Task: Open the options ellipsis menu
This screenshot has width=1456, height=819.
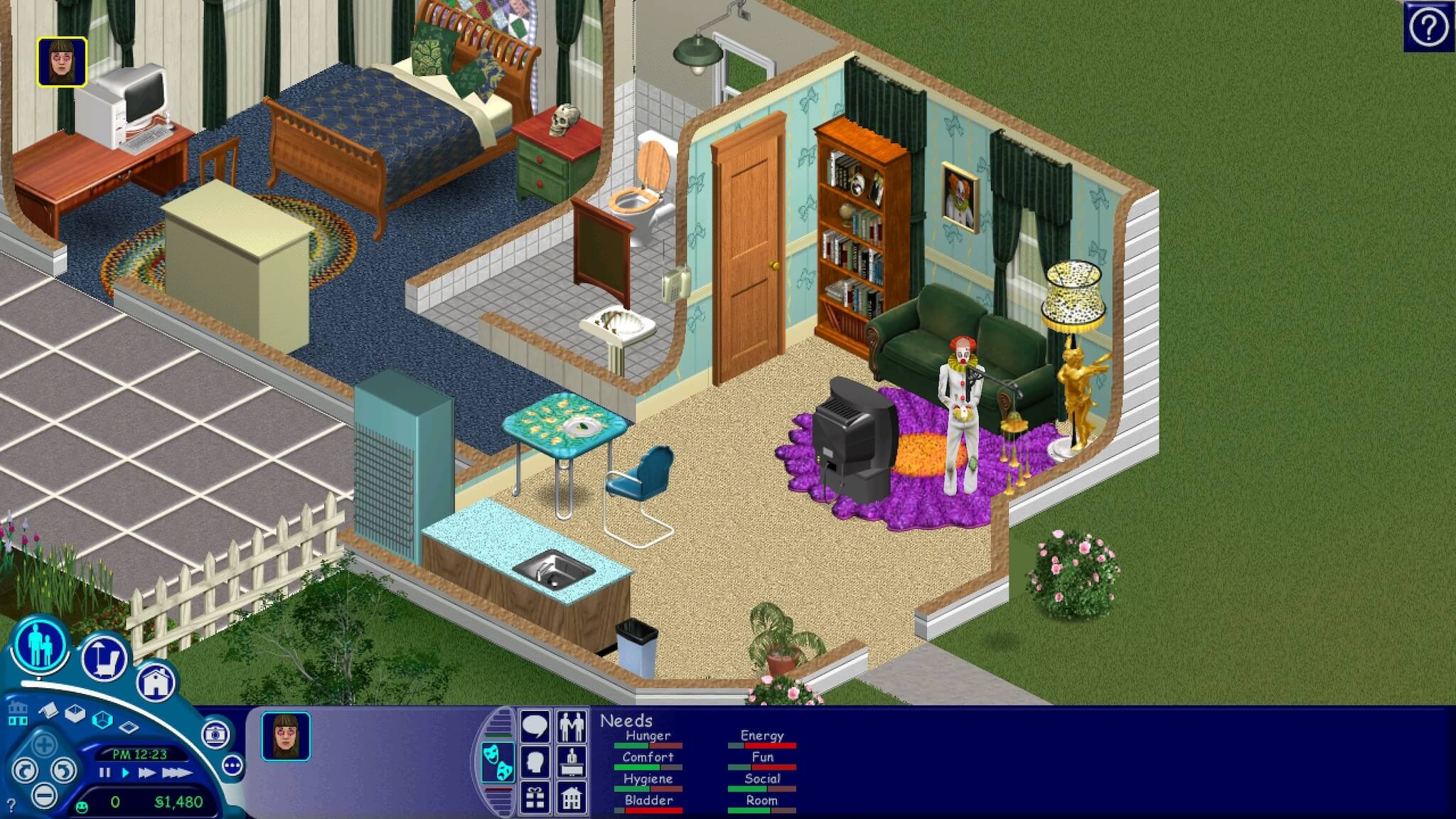Action: click(232, 765)
